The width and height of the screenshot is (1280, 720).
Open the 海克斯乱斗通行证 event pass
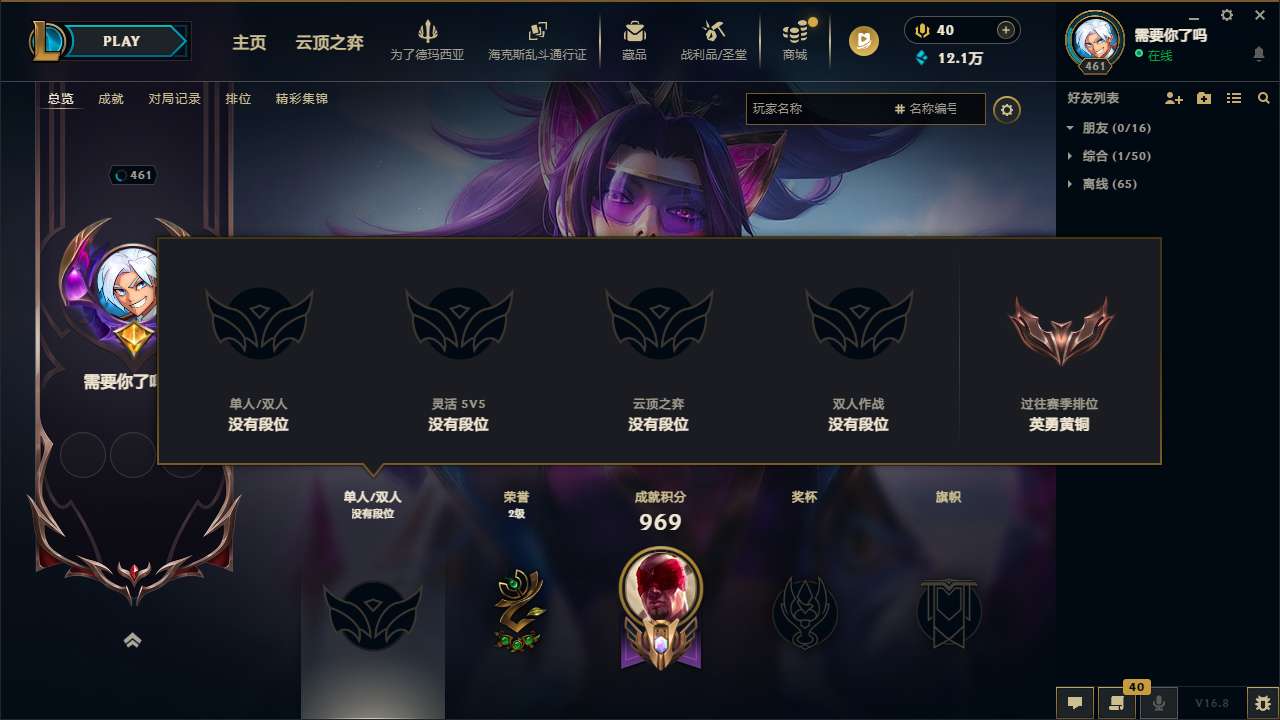tap(538, 40)
